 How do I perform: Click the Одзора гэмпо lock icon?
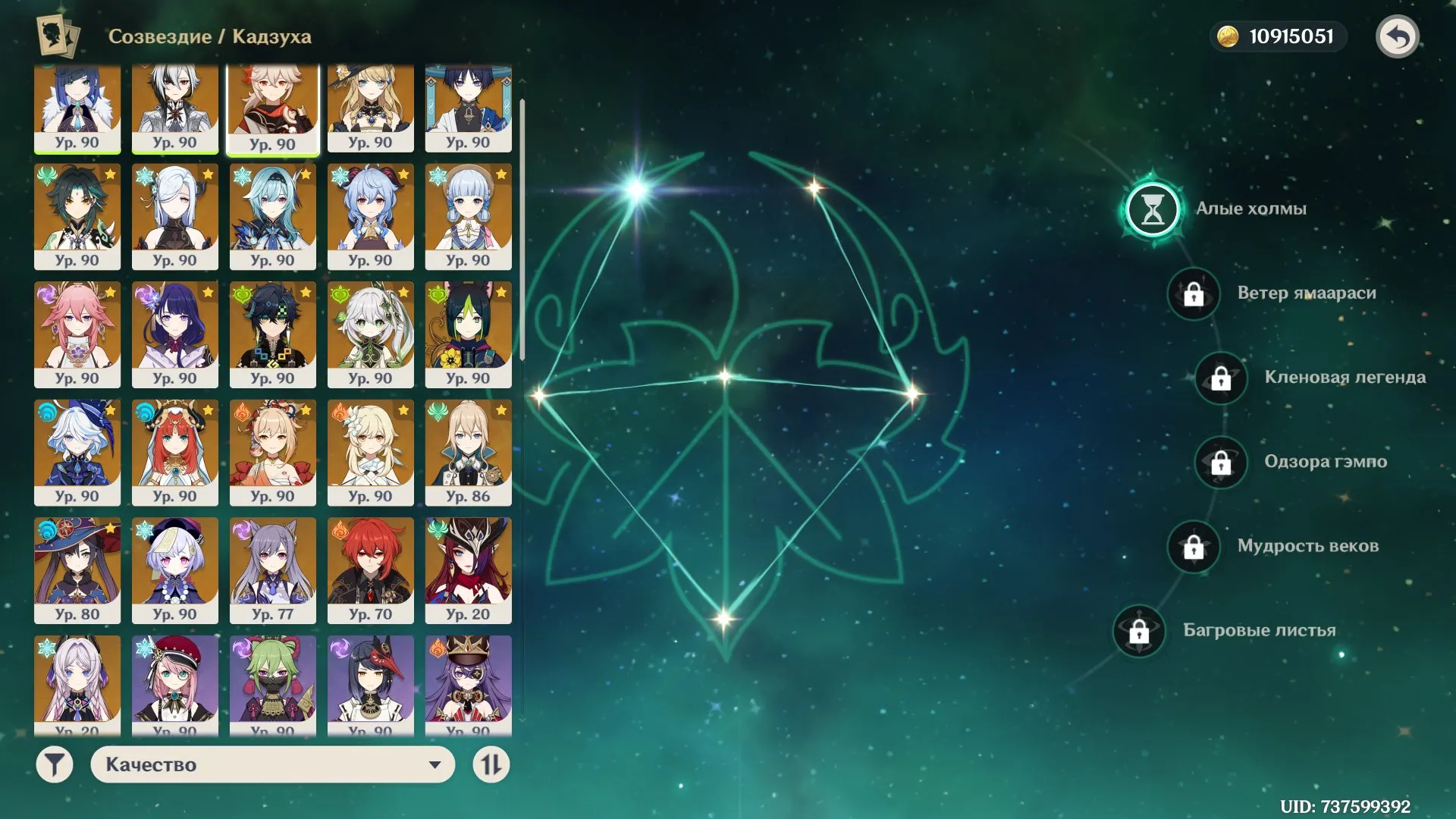point(1221,462)
